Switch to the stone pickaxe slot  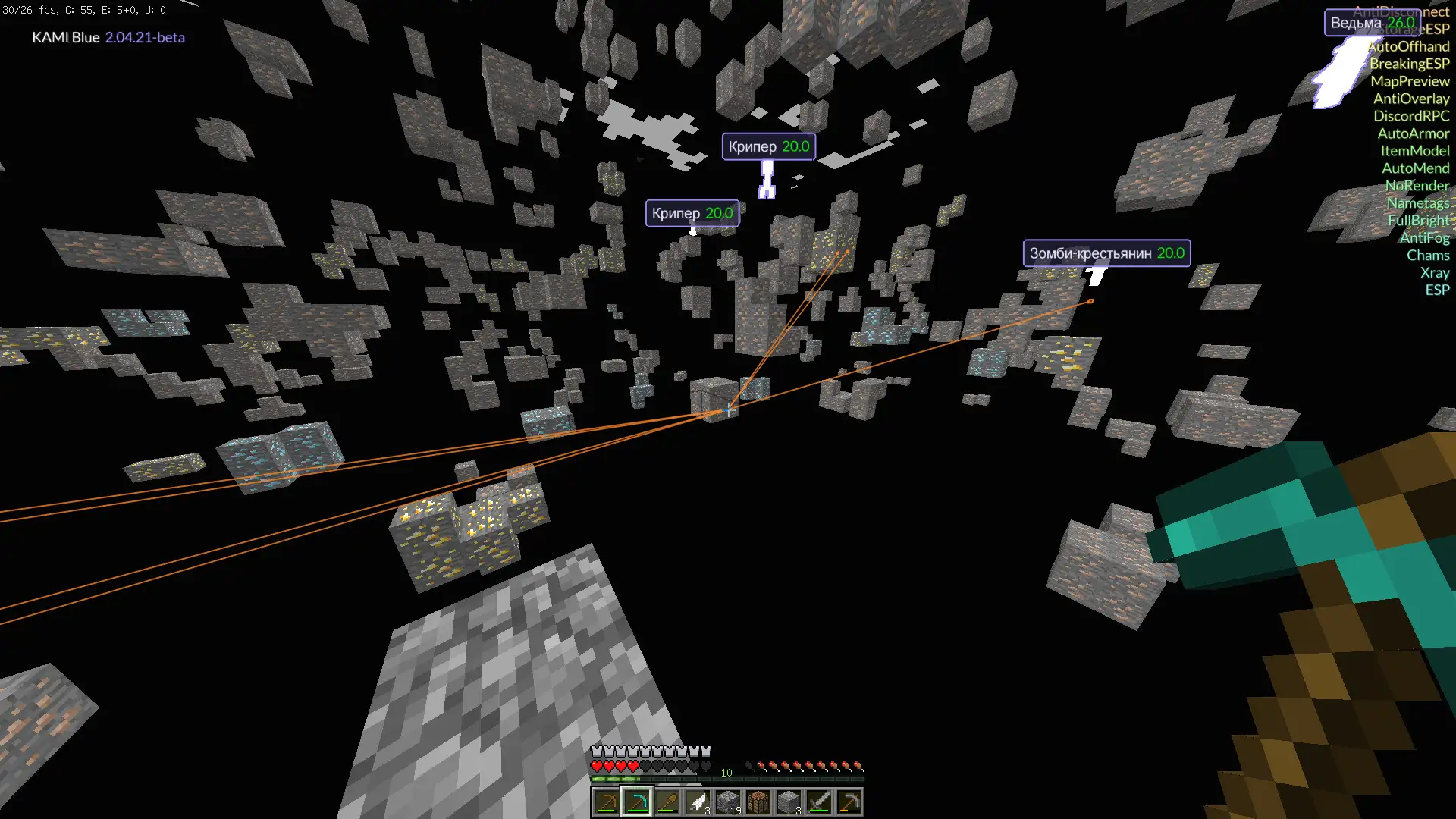(849, 802)
